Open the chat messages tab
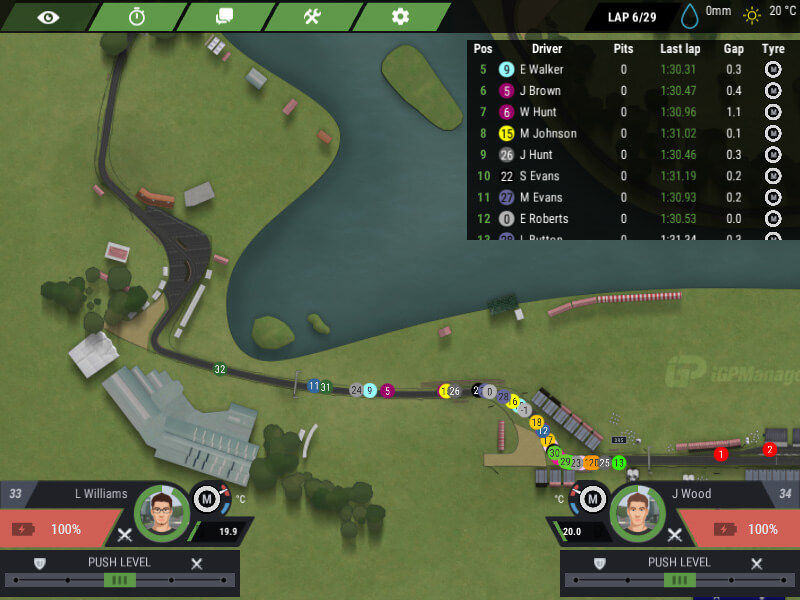800x600 pixels. (224, 16)
